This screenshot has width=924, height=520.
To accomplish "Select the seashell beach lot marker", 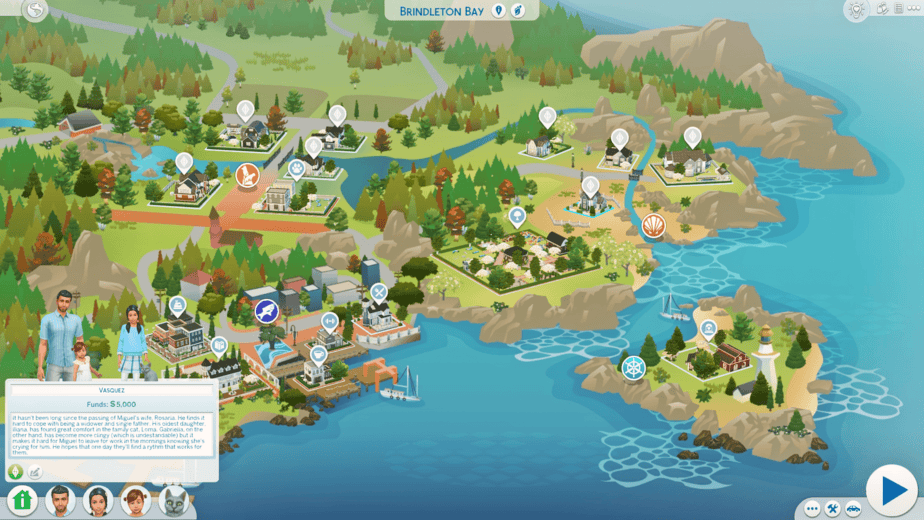I will (653, 224).
